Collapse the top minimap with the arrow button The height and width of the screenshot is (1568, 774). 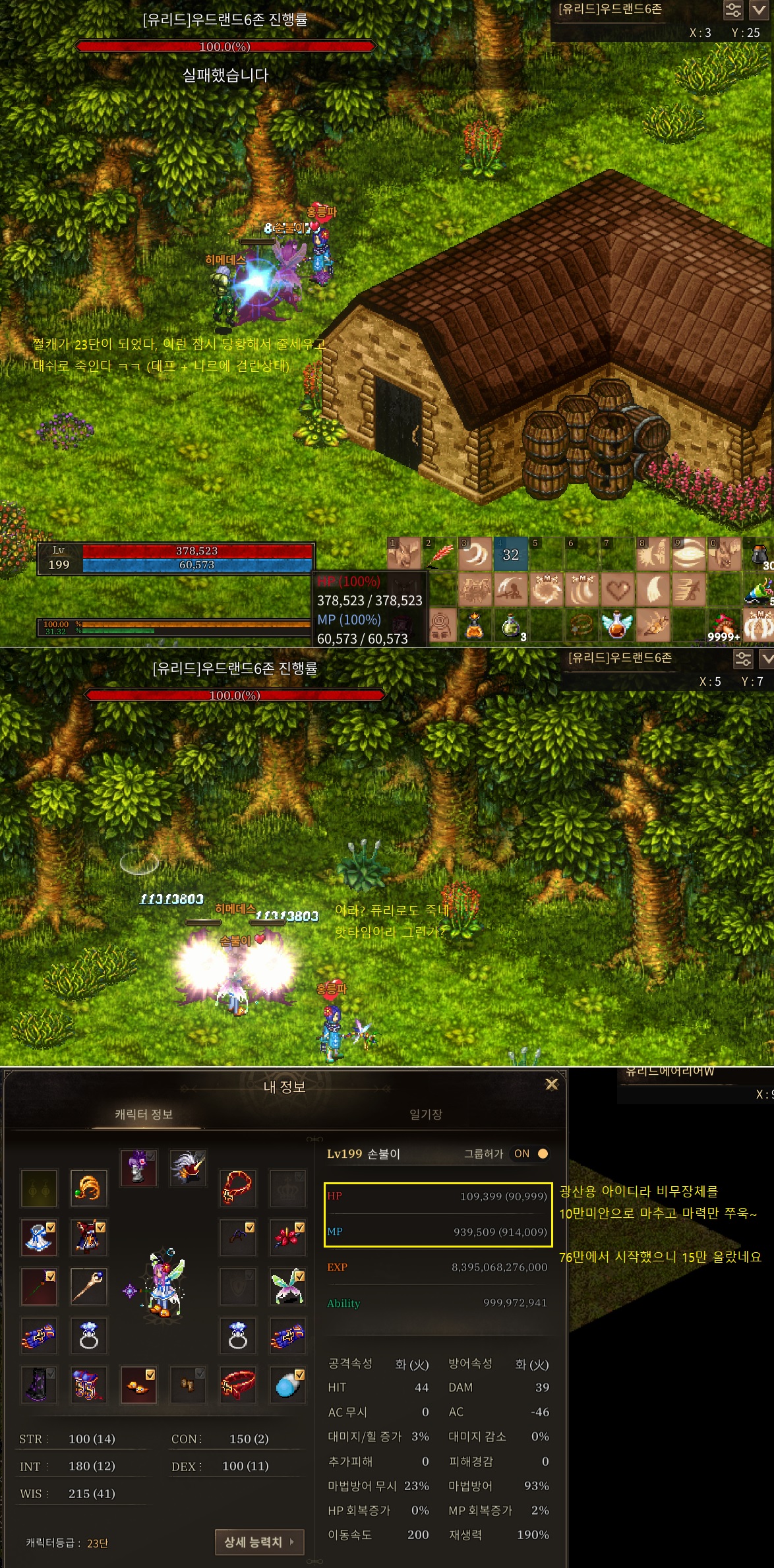click(761, 10)
